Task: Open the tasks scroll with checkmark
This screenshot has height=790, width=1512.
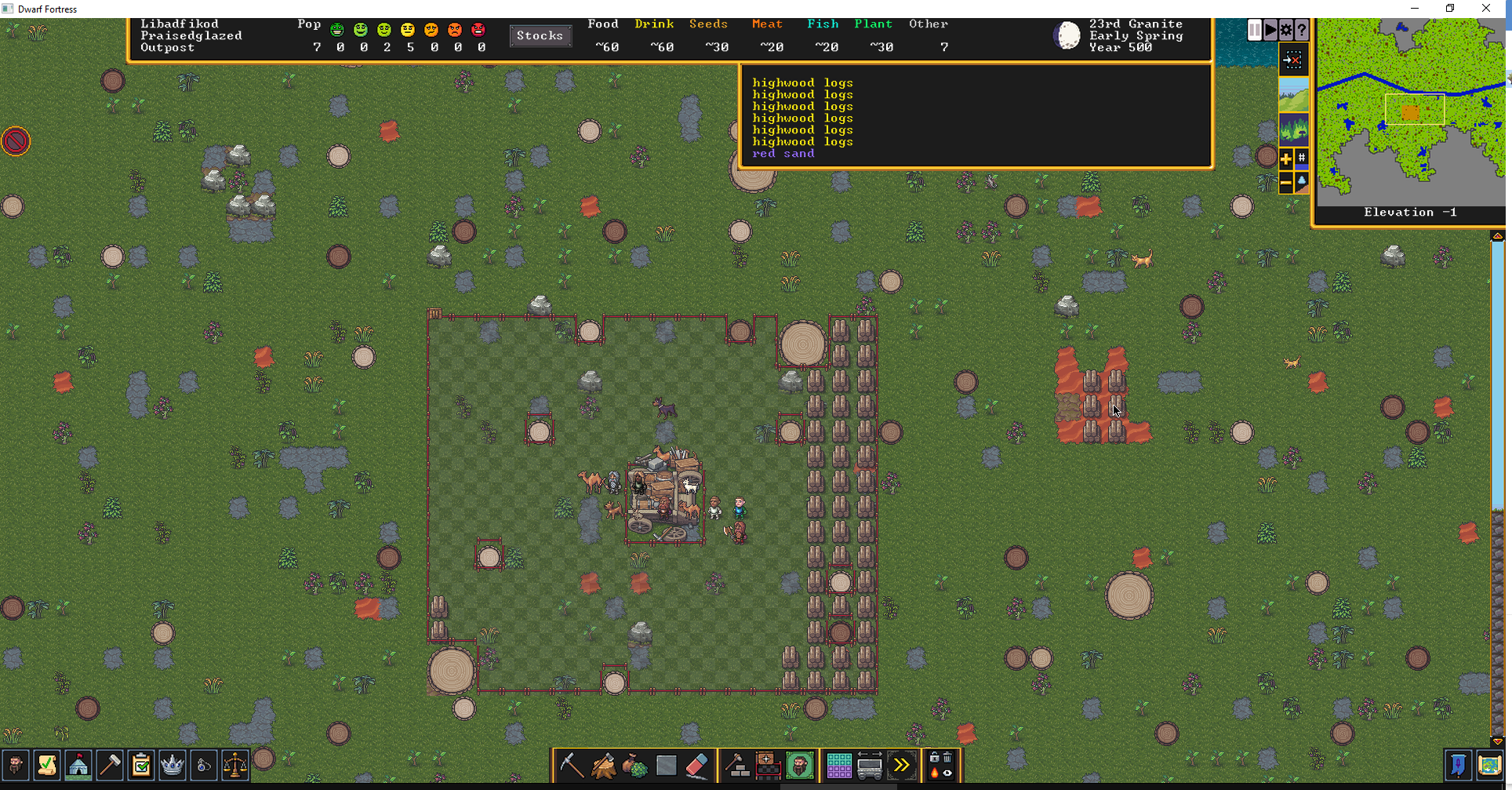Action: click(47, 765)
